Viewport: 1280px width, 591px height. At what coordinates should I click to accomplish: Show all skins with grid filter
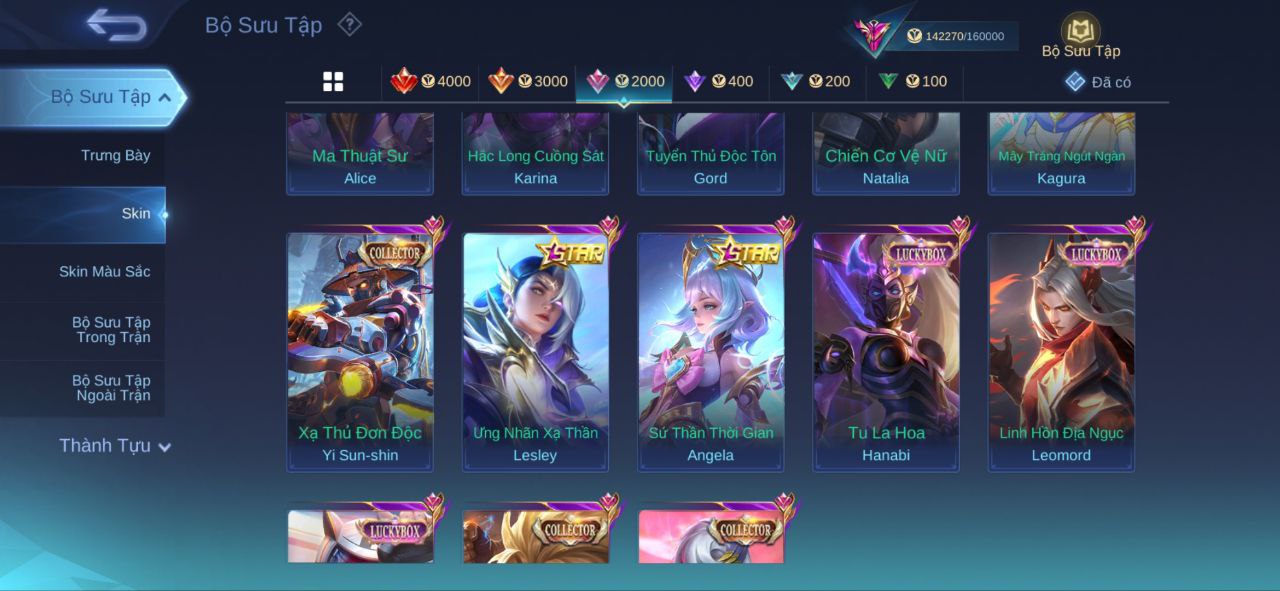tap(333, 82)
